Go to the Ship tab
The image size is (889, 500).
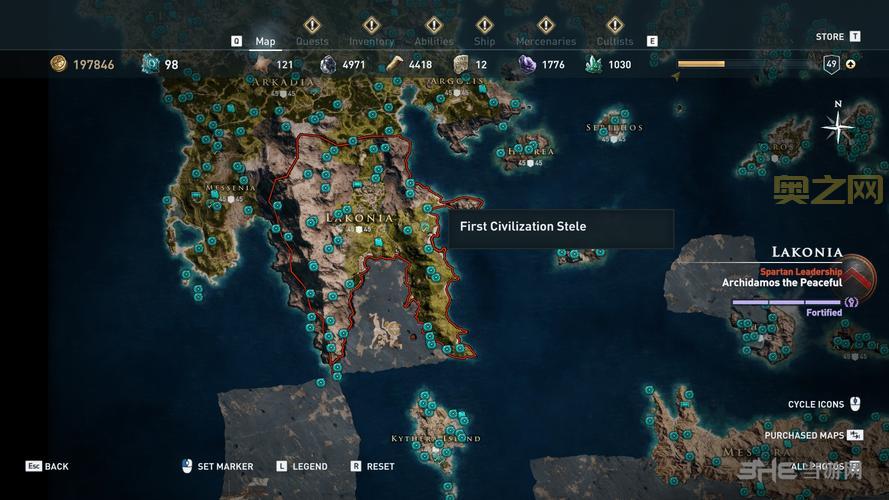pyautogui.click(x=484, y=41)
